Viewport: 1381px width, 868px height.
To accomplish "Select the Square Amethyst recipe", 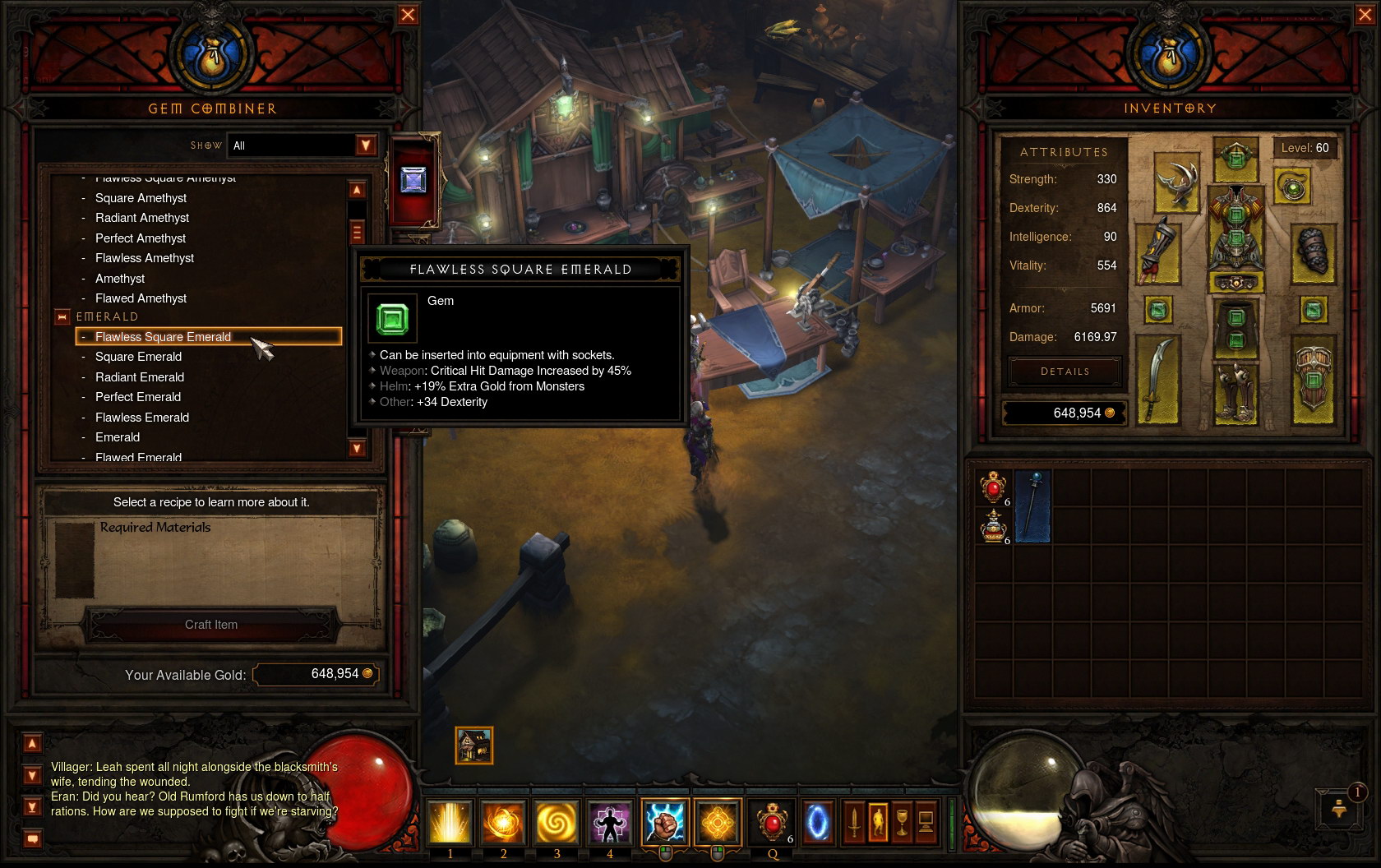I will pyautogui.click(x=141, y=198).
